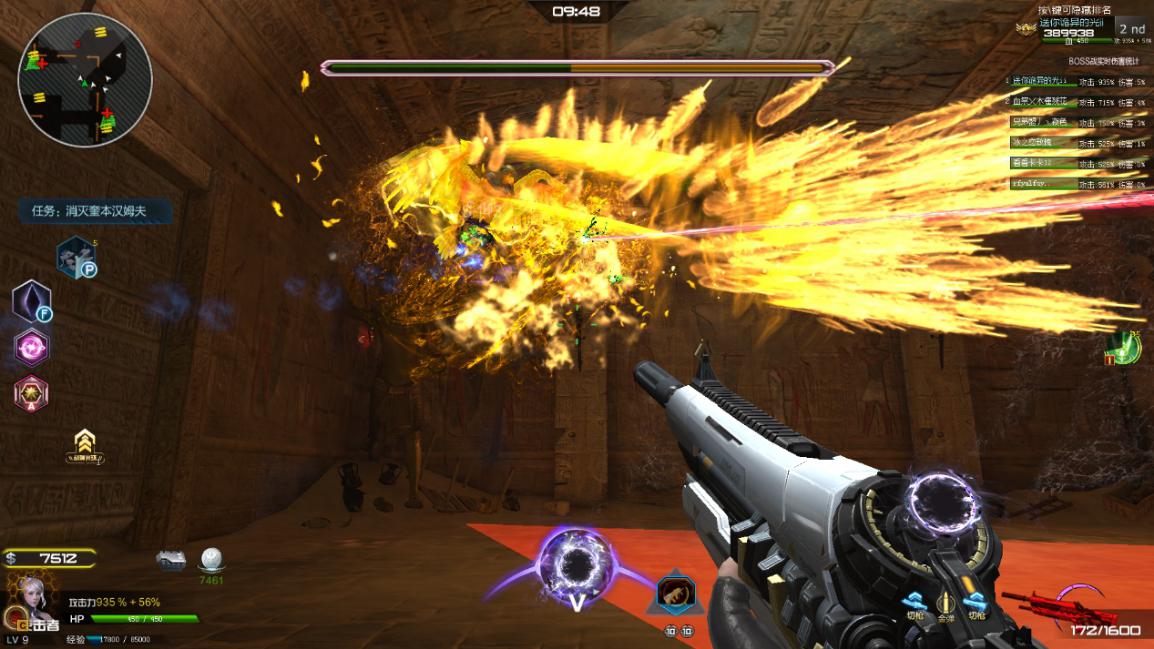Screen dimensions: 1154x649
Task: Select the rank 1 player row
Action: click(x=1076, y=81)
